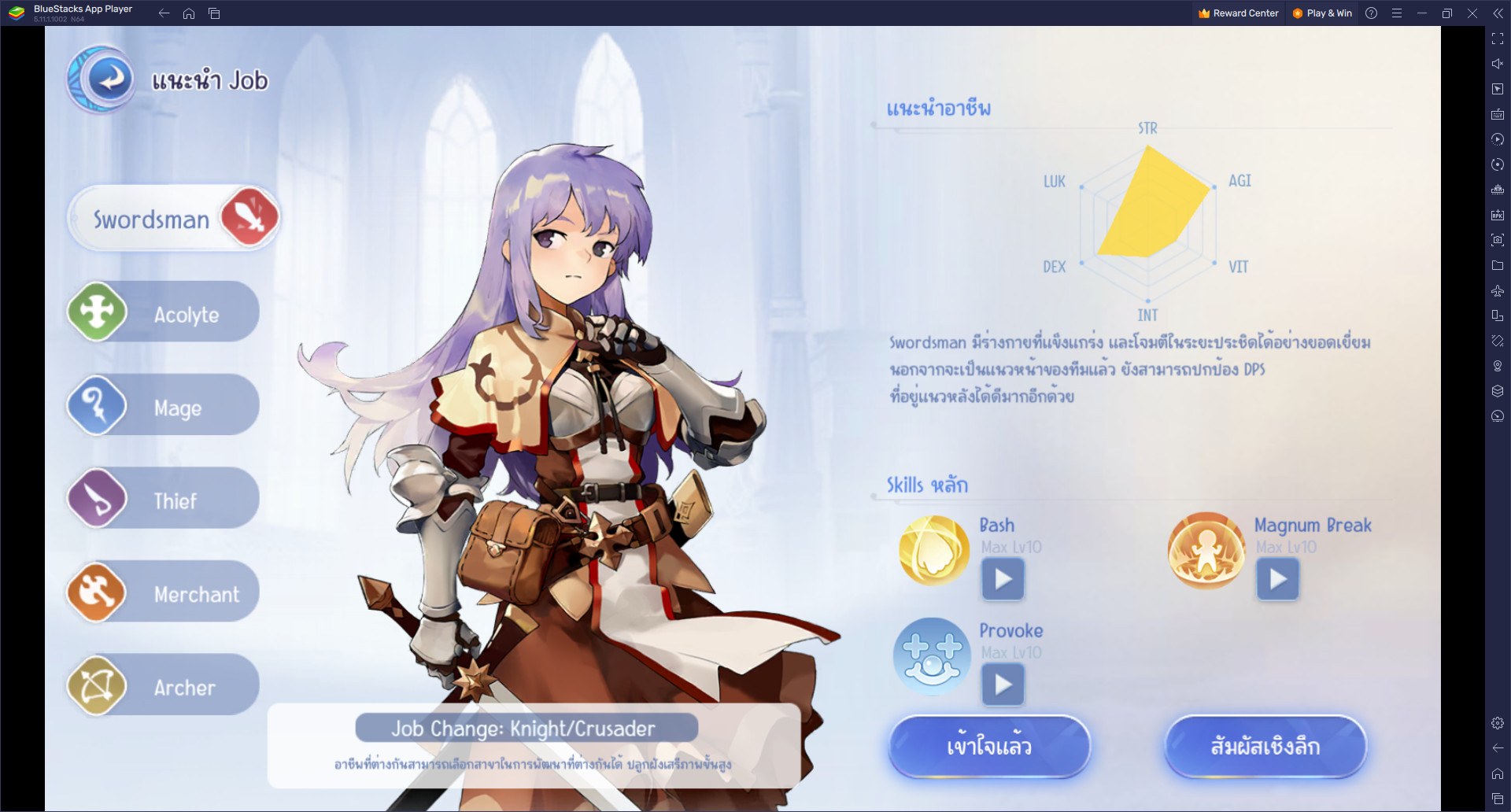
Task: Open the BlueStacks hamburger menu
Action: 1398,13
